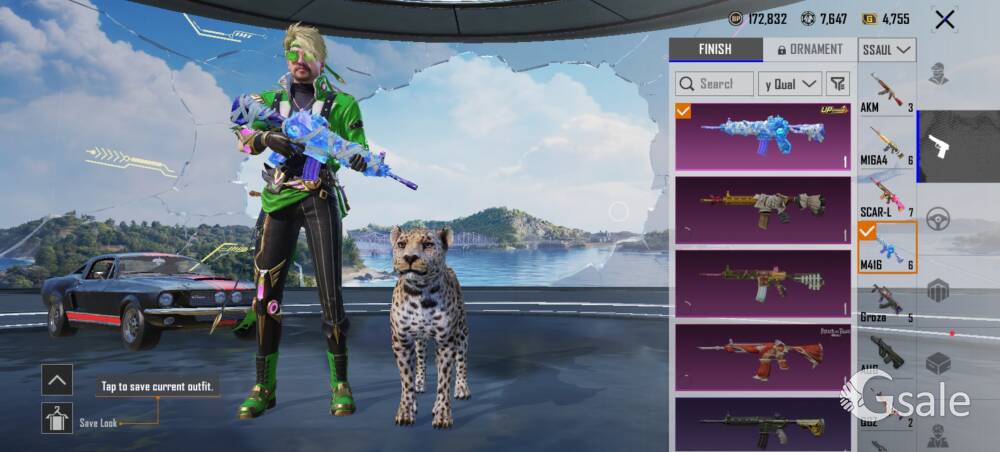Pick the green camo skeleton M416 skin
The image size is (1000, 452).
click(x=763, y=283)
